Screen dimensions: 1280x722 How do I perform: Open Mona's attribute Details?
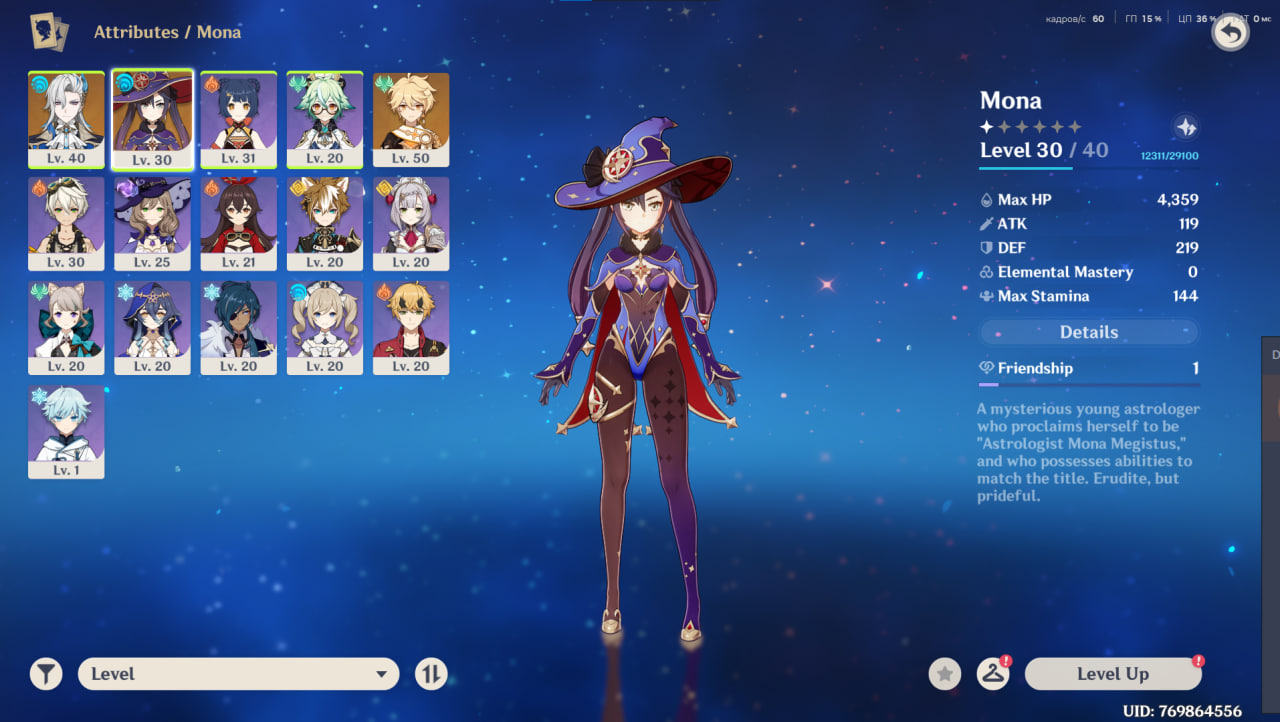point(1089,332)
